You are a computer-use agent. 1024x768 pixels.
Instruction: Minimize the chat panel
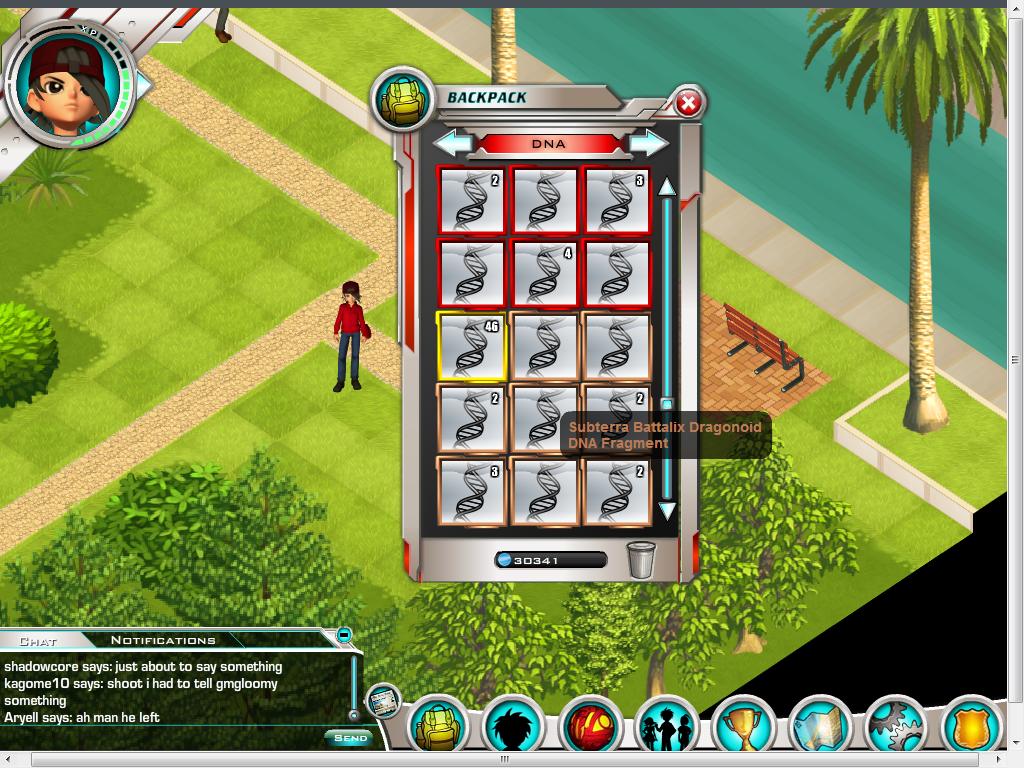coord(344,634)
